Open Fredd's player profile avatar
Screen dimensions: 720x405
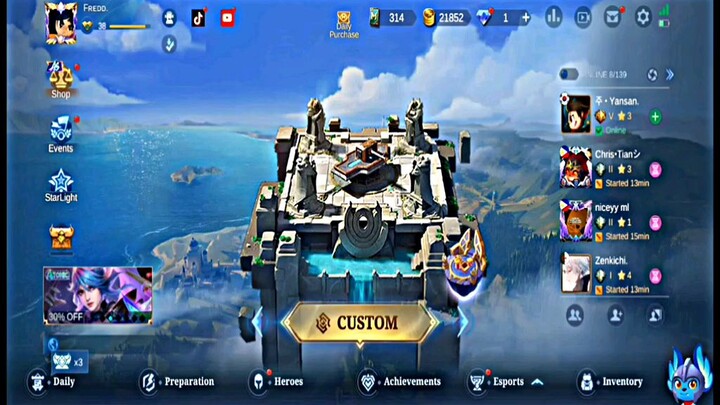(x=60, y=23)
